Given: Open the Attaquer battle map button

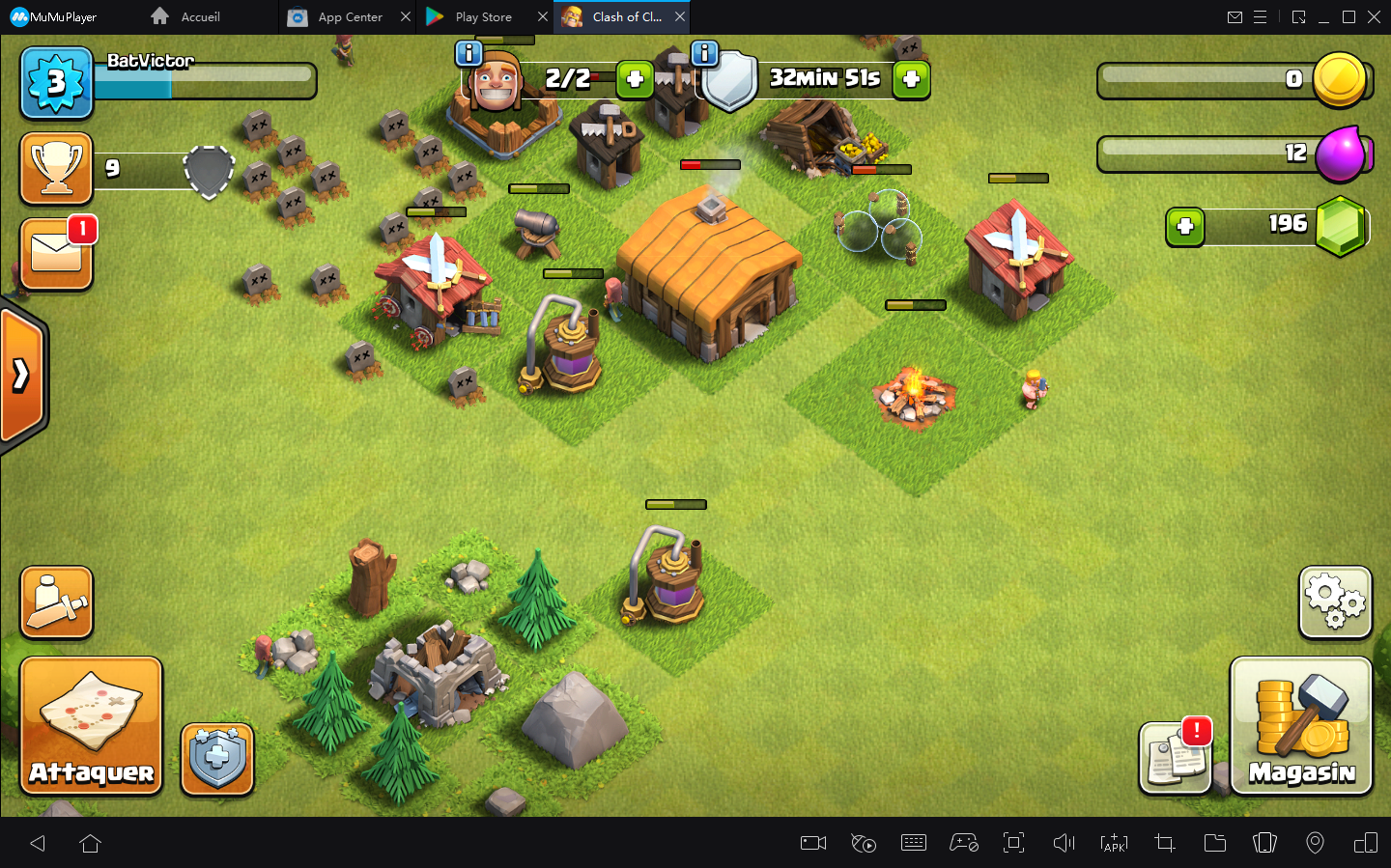Looking at the screenshot, I should pyautogui.click(x=91, y=725).
